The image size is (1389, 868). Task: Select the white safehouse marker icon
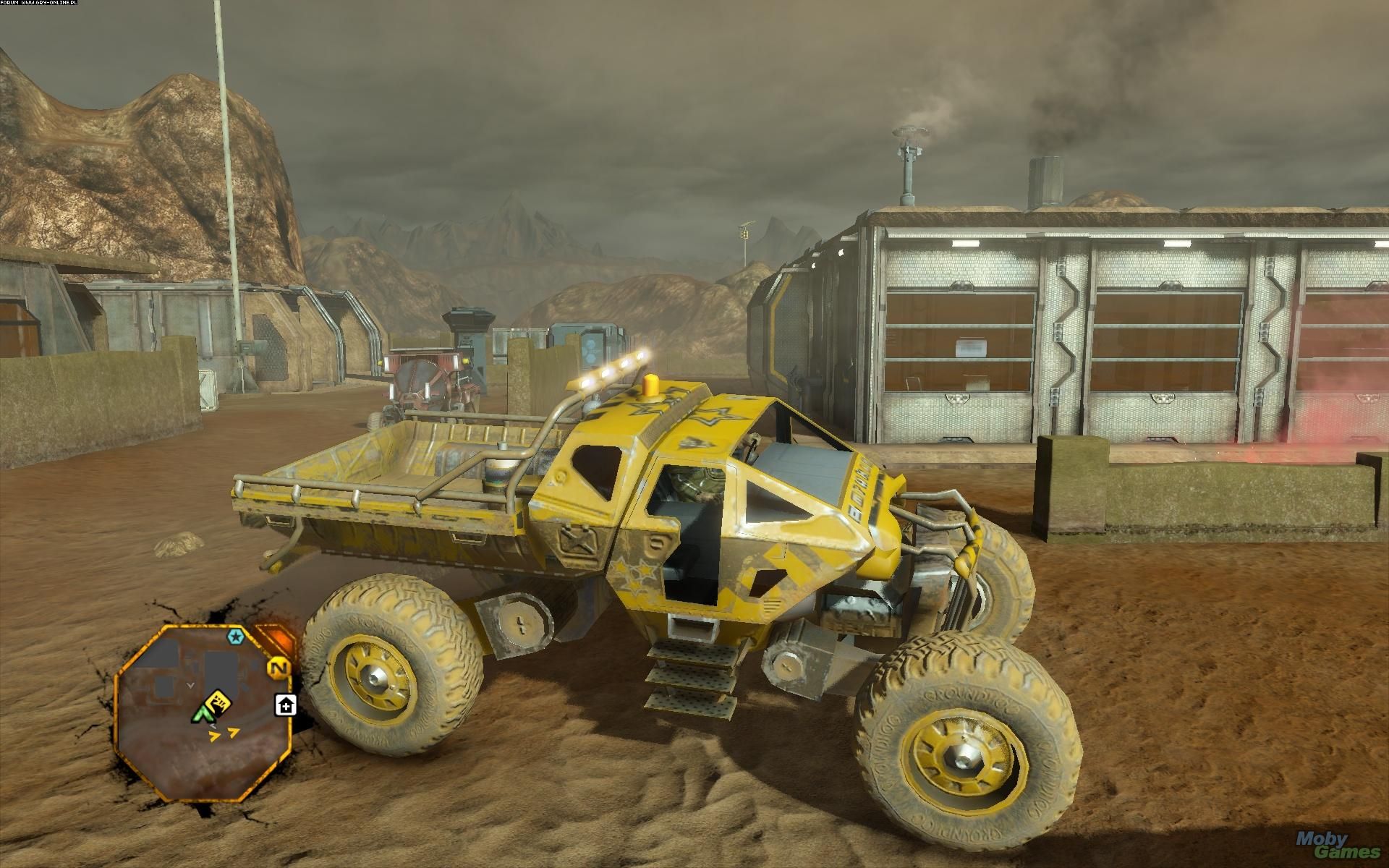coord(285,705)
